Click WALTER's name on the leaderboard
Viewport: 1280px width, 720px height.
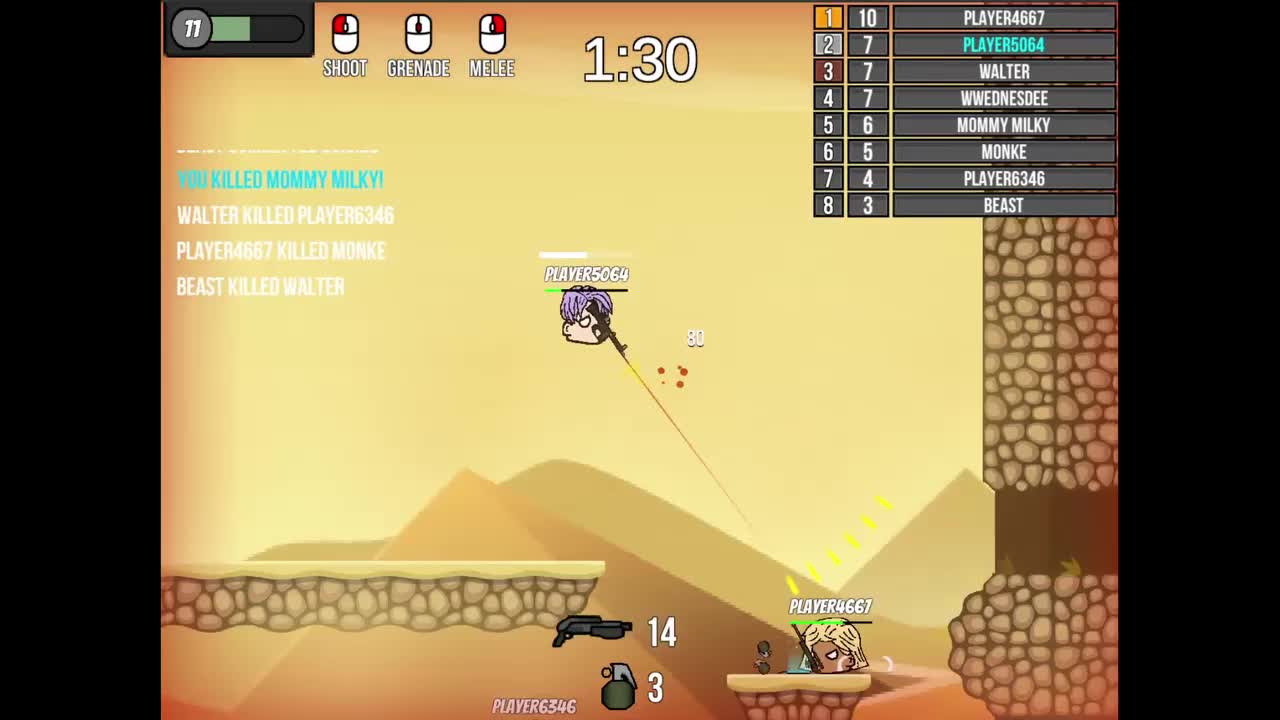[1003, 71]
